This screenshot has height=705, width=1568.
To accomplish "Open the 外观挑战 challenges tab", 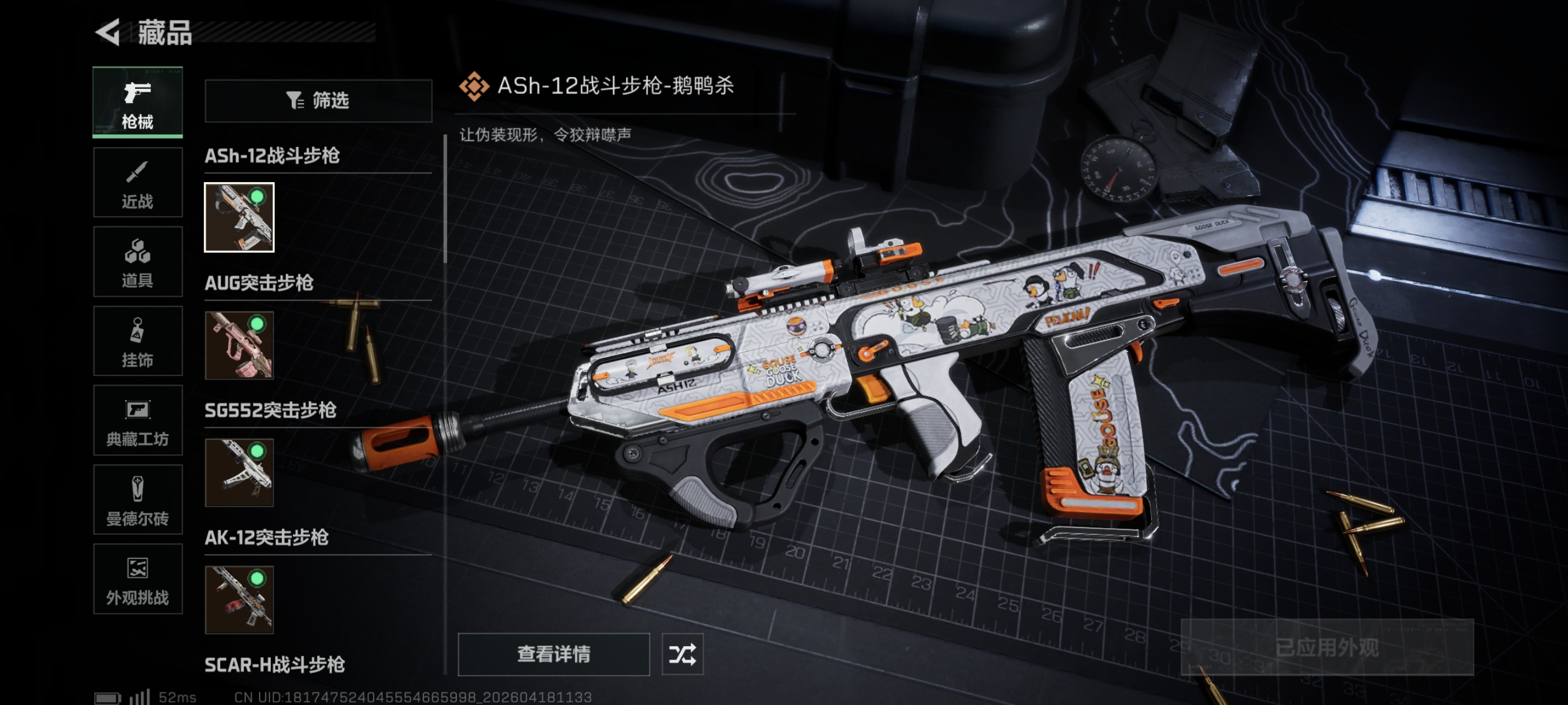I will pos(137,579).
